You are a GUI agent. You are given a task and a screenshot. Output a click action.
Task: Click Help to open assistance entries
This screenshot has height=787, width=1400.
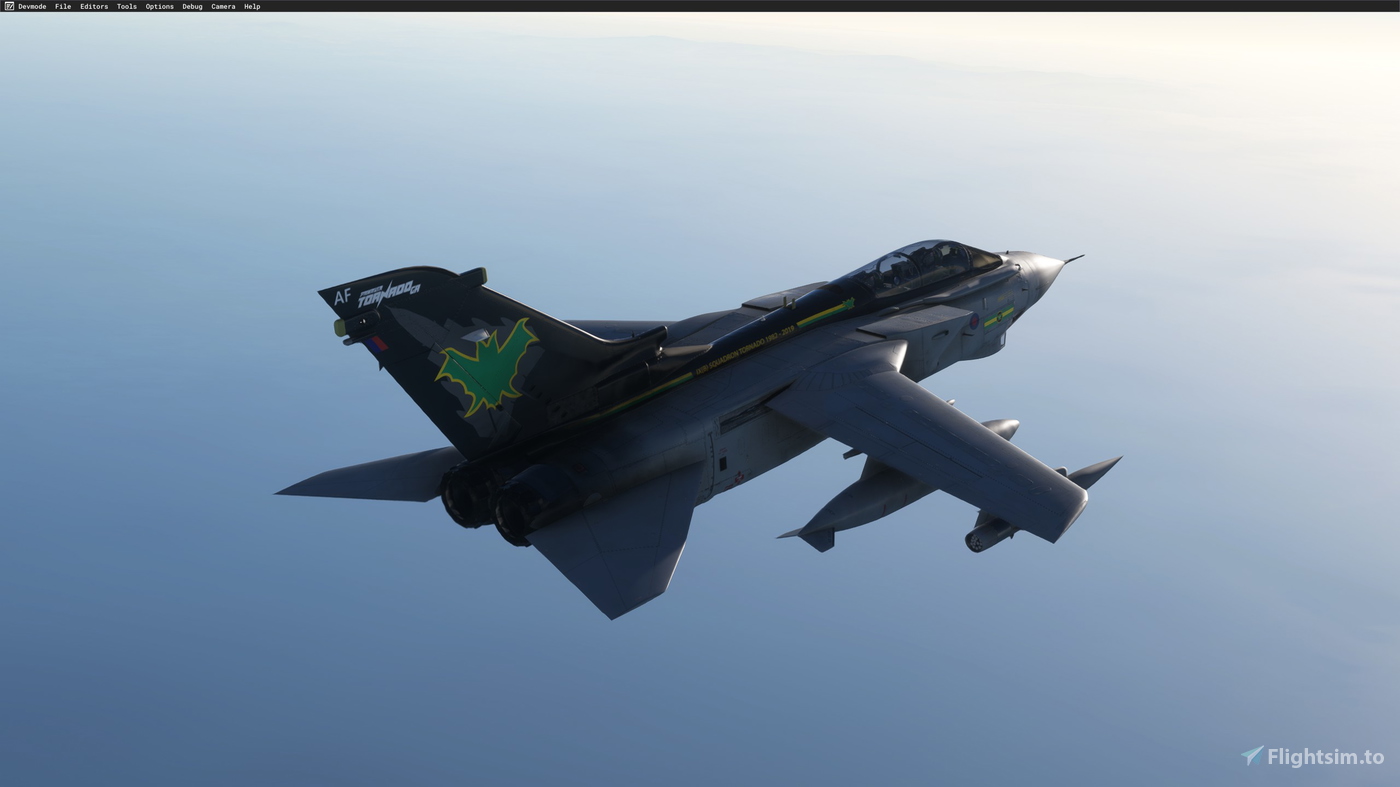[x=250, y=5]
